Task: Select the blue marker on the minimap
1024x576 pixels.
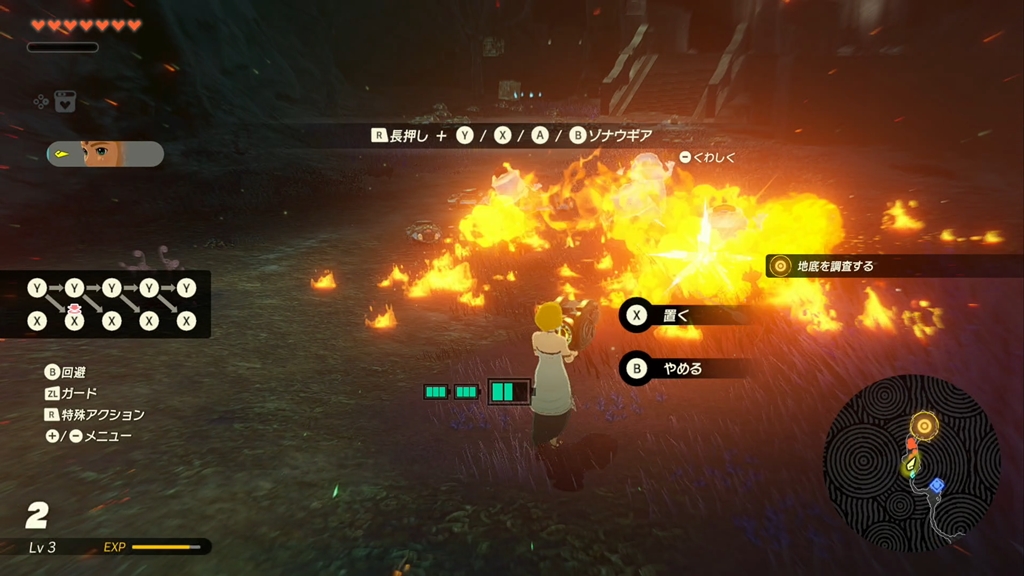Action: coord(936,486)
